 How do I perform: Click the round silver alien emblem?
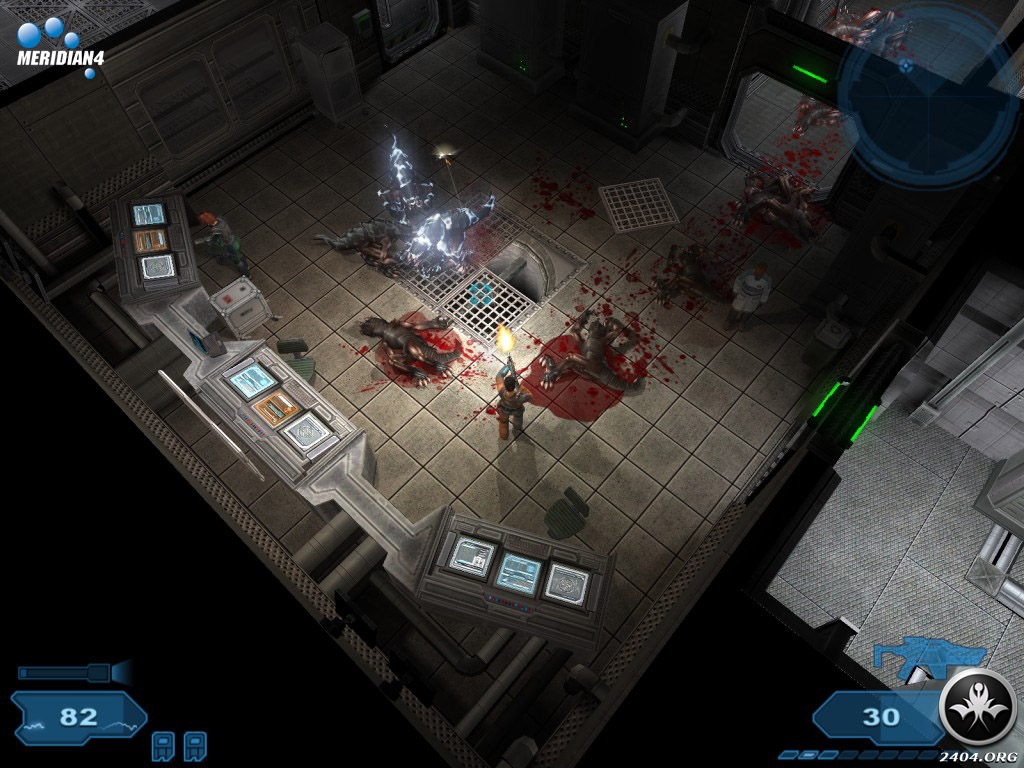979,707
